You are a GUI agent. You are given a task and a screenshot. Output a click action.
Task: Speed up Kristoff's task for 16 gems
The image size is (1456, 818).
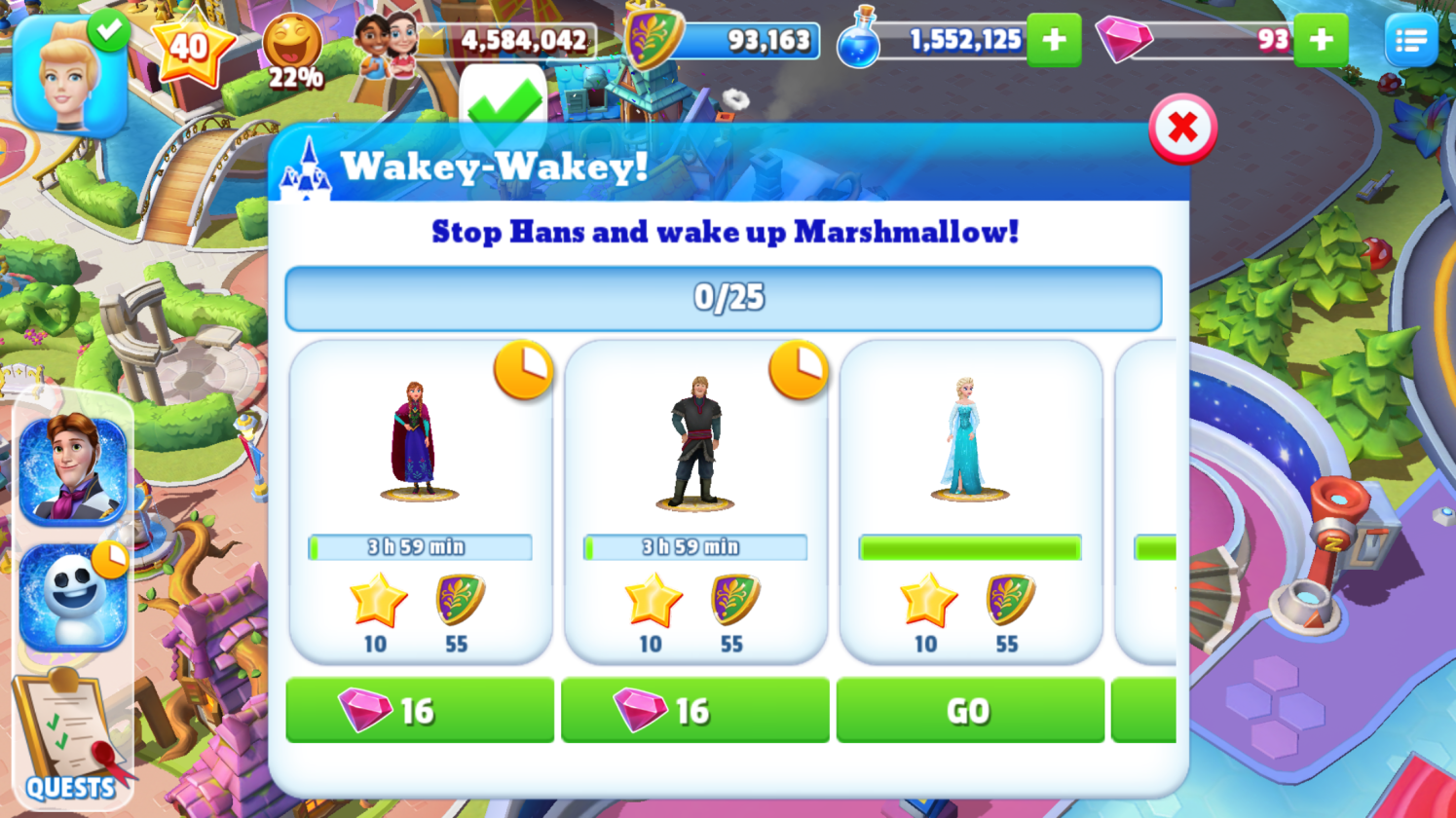(x=695, y=711)
